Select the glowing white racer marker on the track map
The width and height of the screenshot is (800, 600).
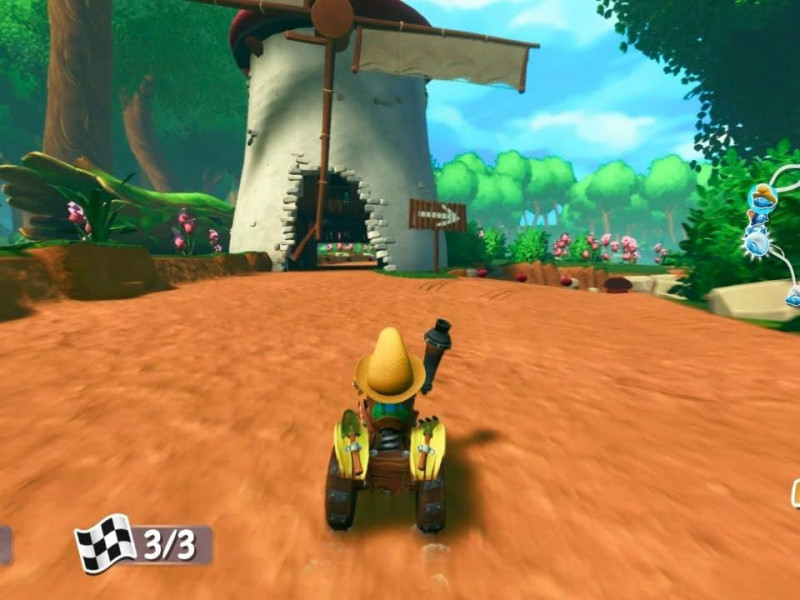coord(757,241)
